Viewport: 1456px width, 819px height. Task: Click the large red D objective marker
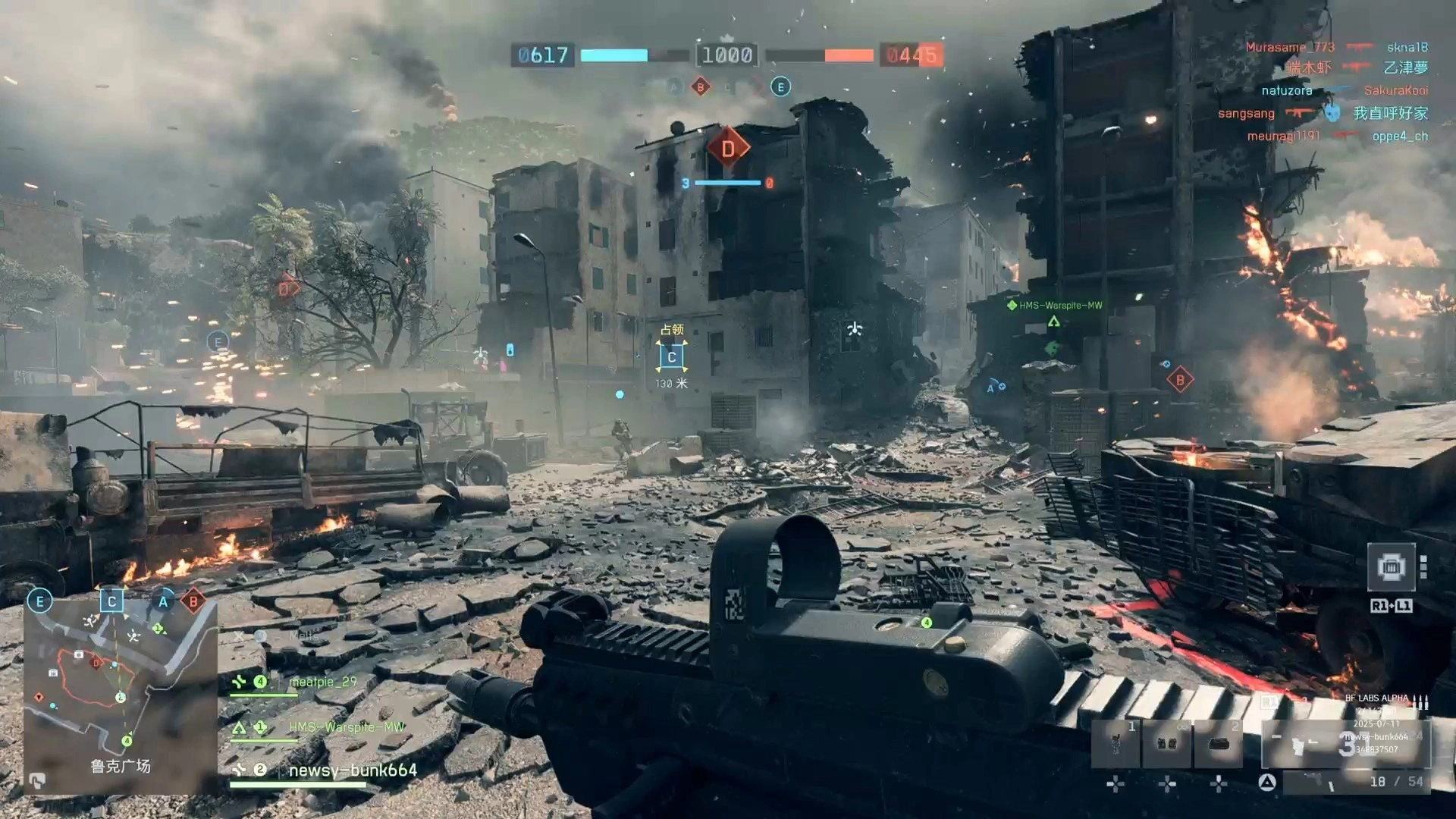(x=728, y=149)
